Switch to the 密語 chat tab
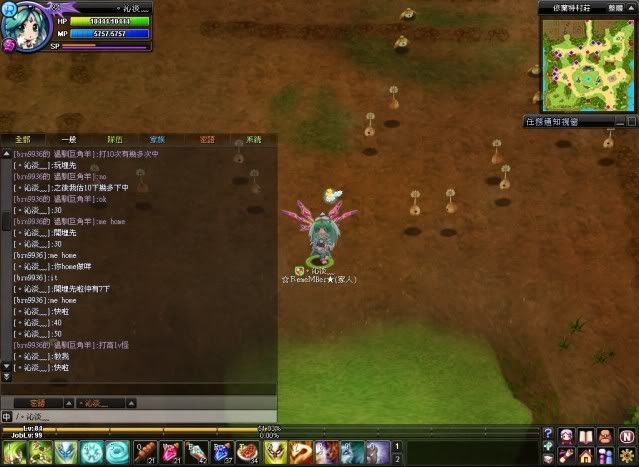Screen dimensions: 639x467 (205, 140)
